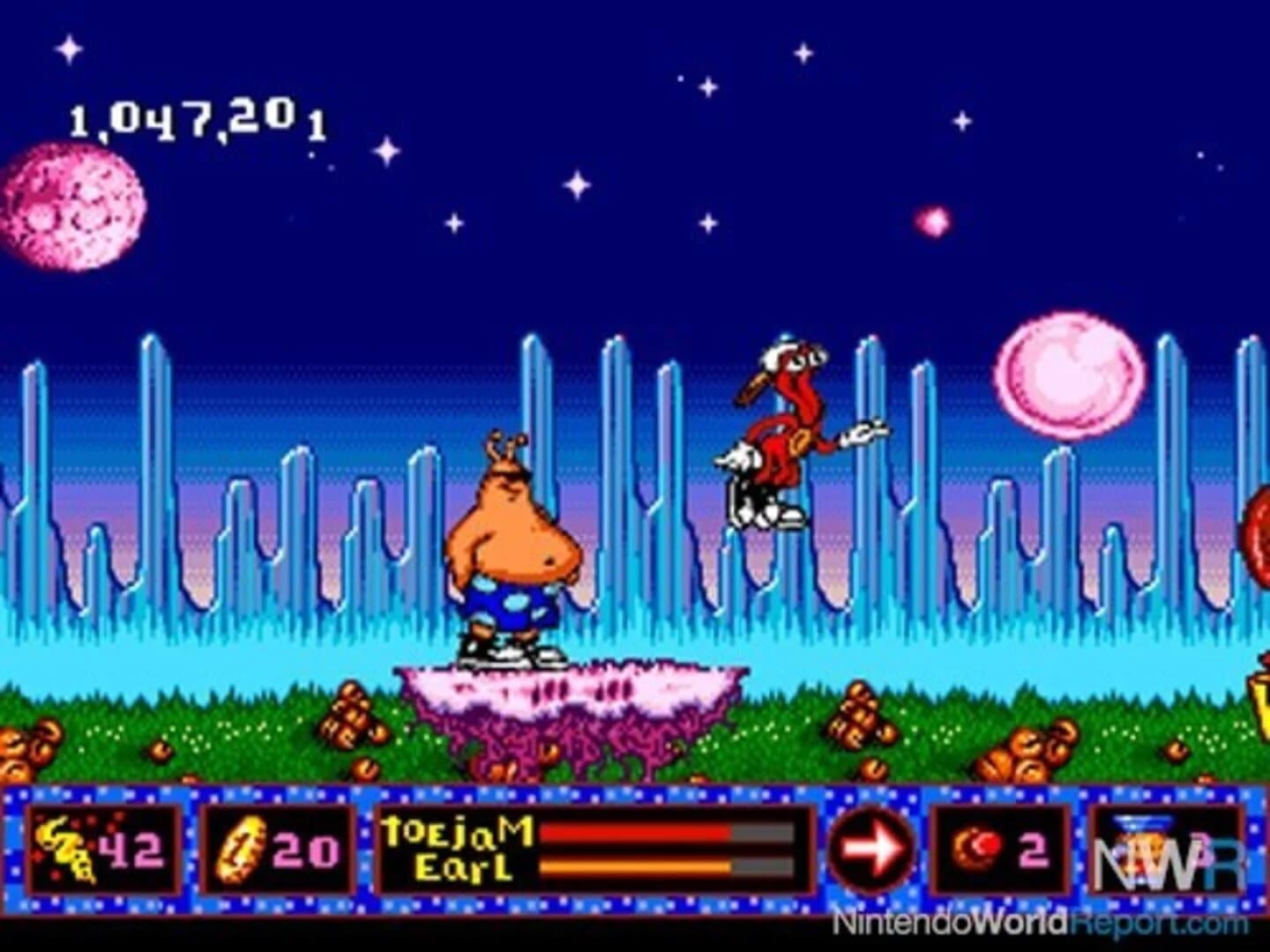Click ToeJam's red health bar
Screen dimensions: 1270x952
[635, 830]
